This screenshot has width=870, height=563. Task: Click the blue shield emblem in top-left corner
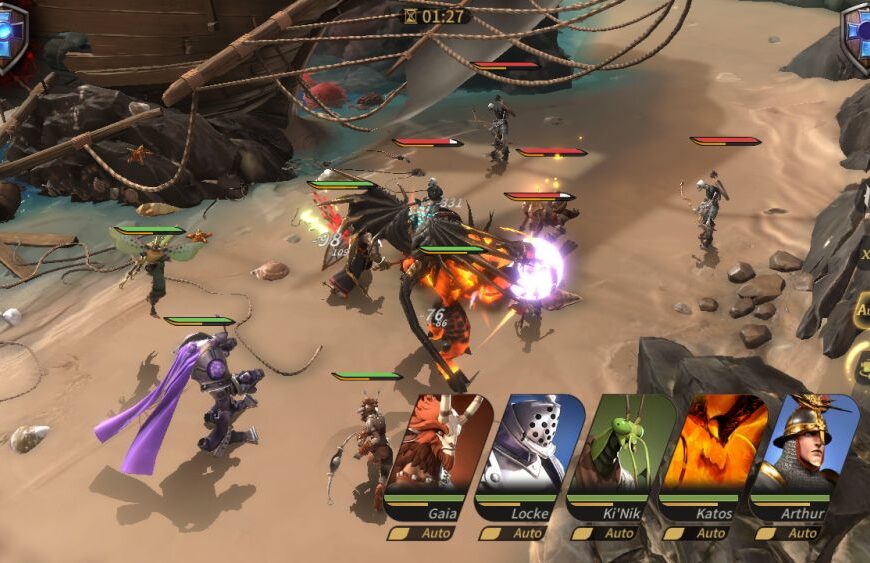[11, 36]
